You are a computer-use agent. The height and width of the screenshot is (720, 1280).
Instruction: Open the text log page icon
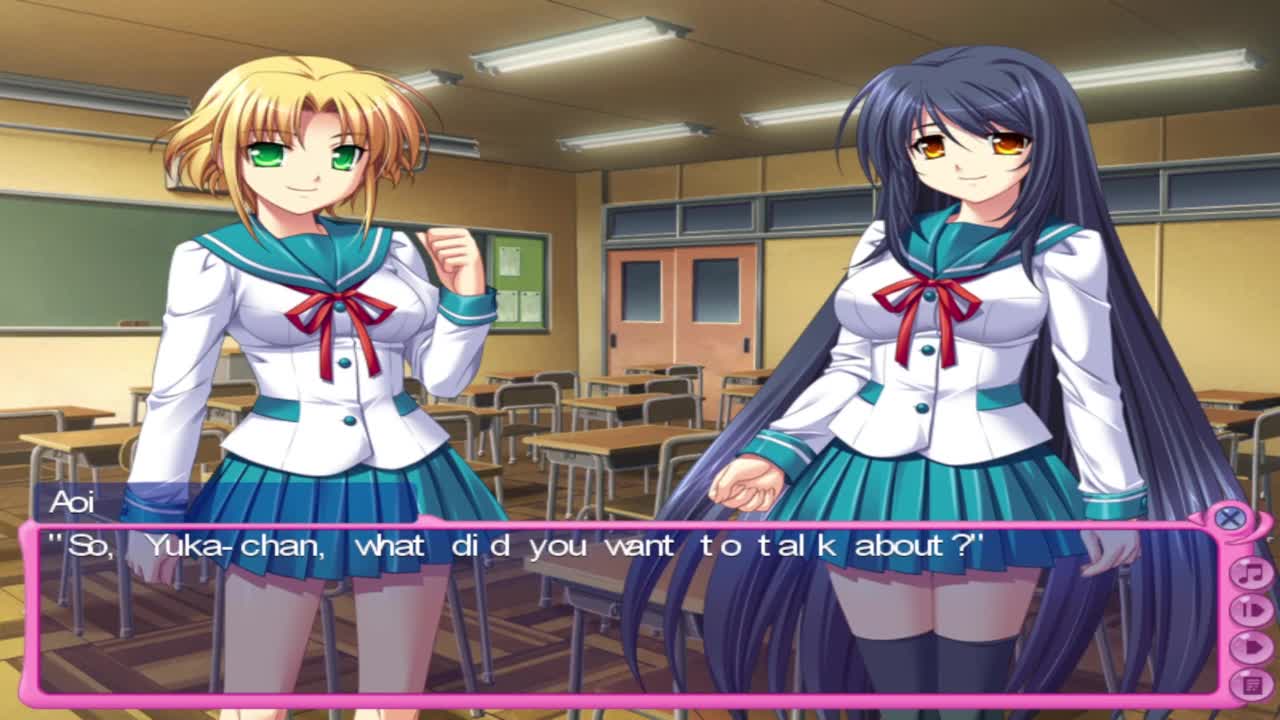click(1250, 683)
